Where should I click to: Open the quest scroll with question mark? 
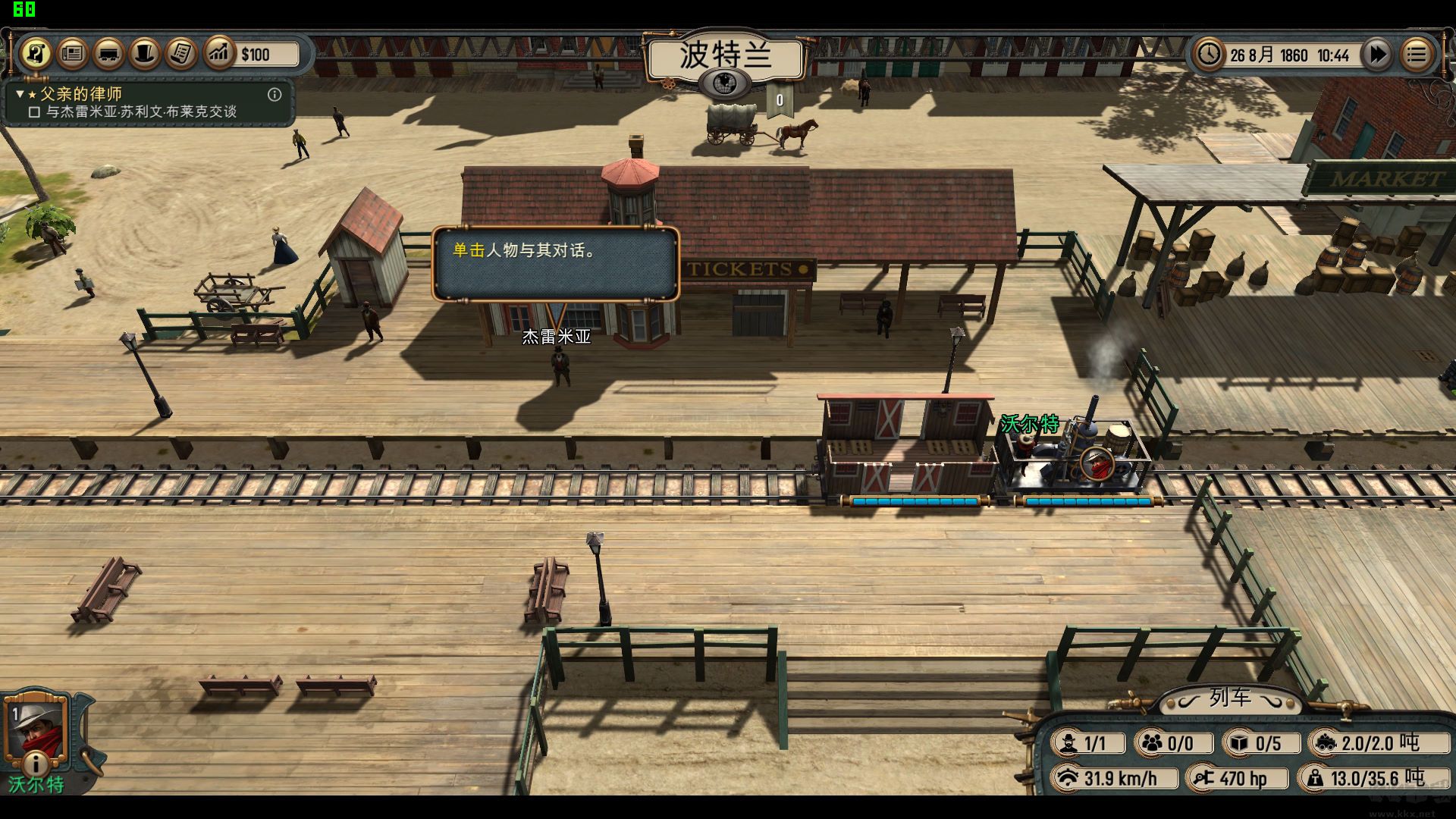pos(36,54)
